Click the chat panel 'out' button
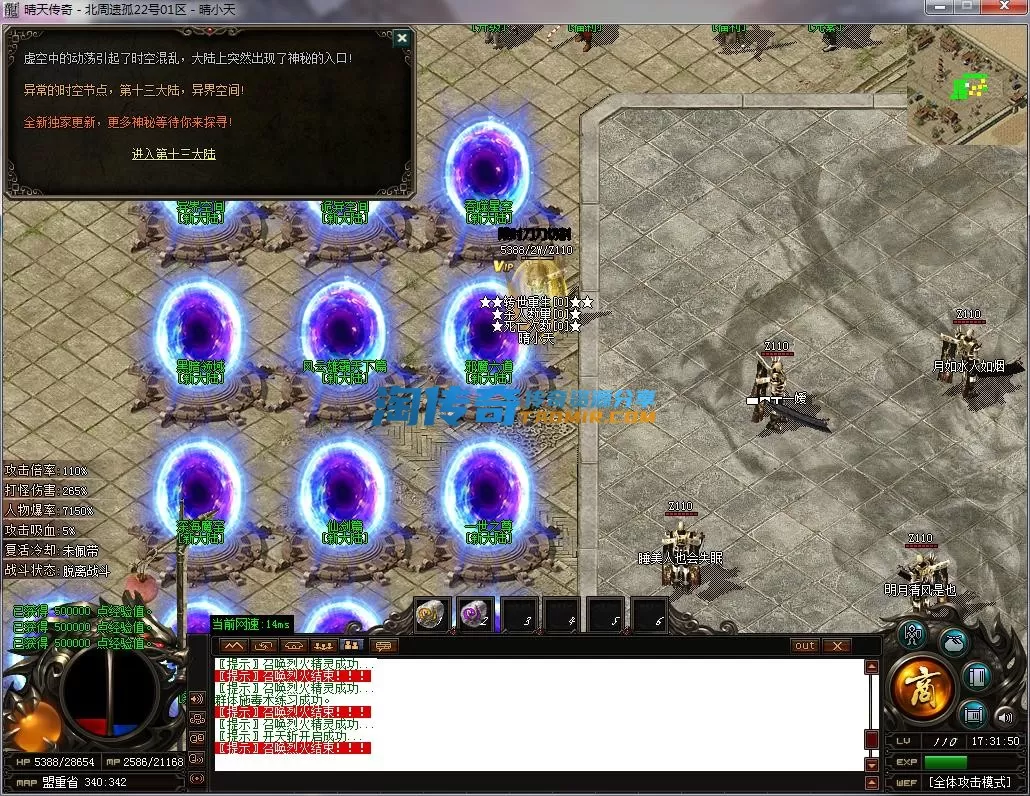Screen dimensions: 1030x796 (805, 646)
